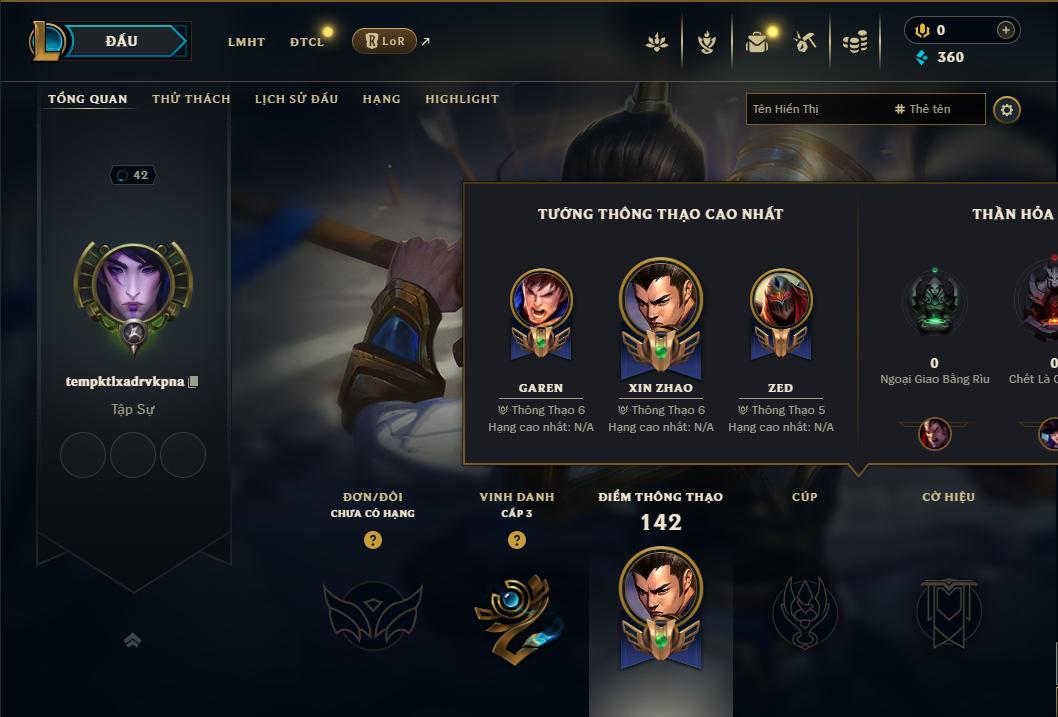The image size is (1058, 717).
Task: Click the VINH DANH honor emblem
Action: 516,612
